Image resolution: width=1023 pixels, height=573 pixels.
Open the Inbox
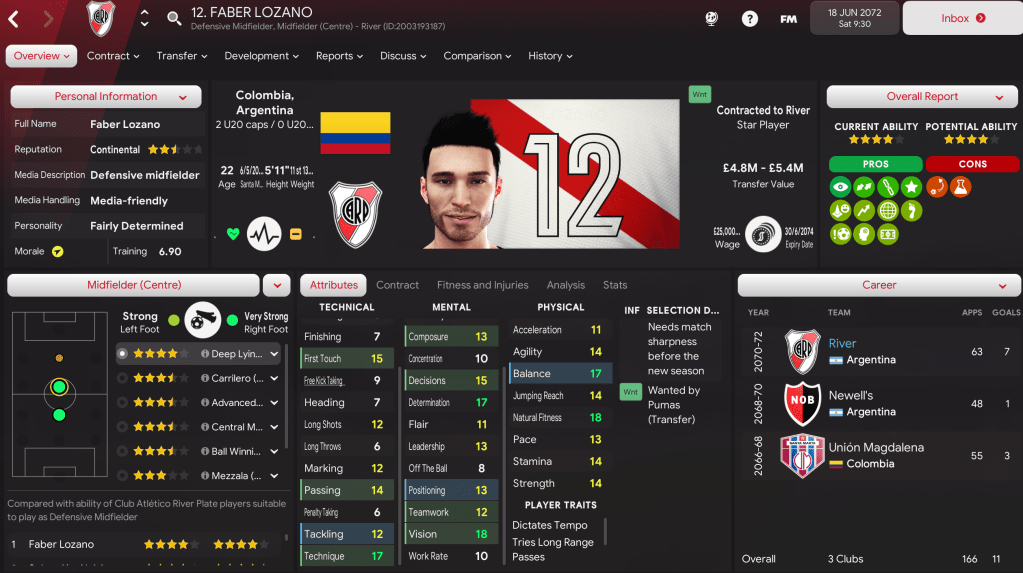point(963,18)
